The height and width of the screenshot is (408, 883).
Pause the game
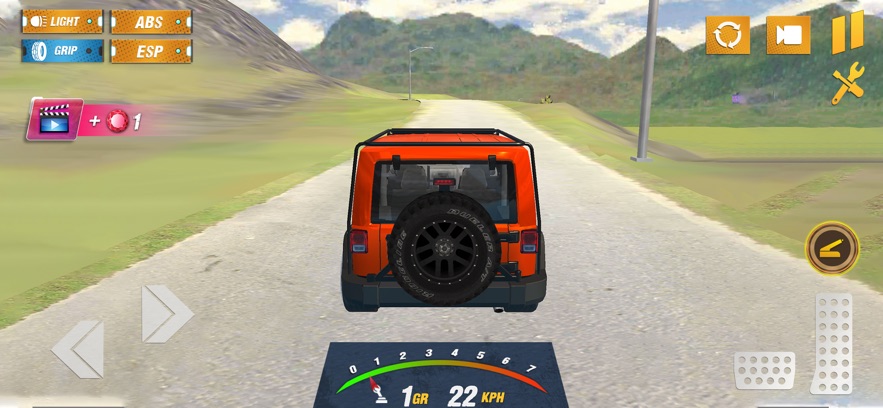coord(846,33)
